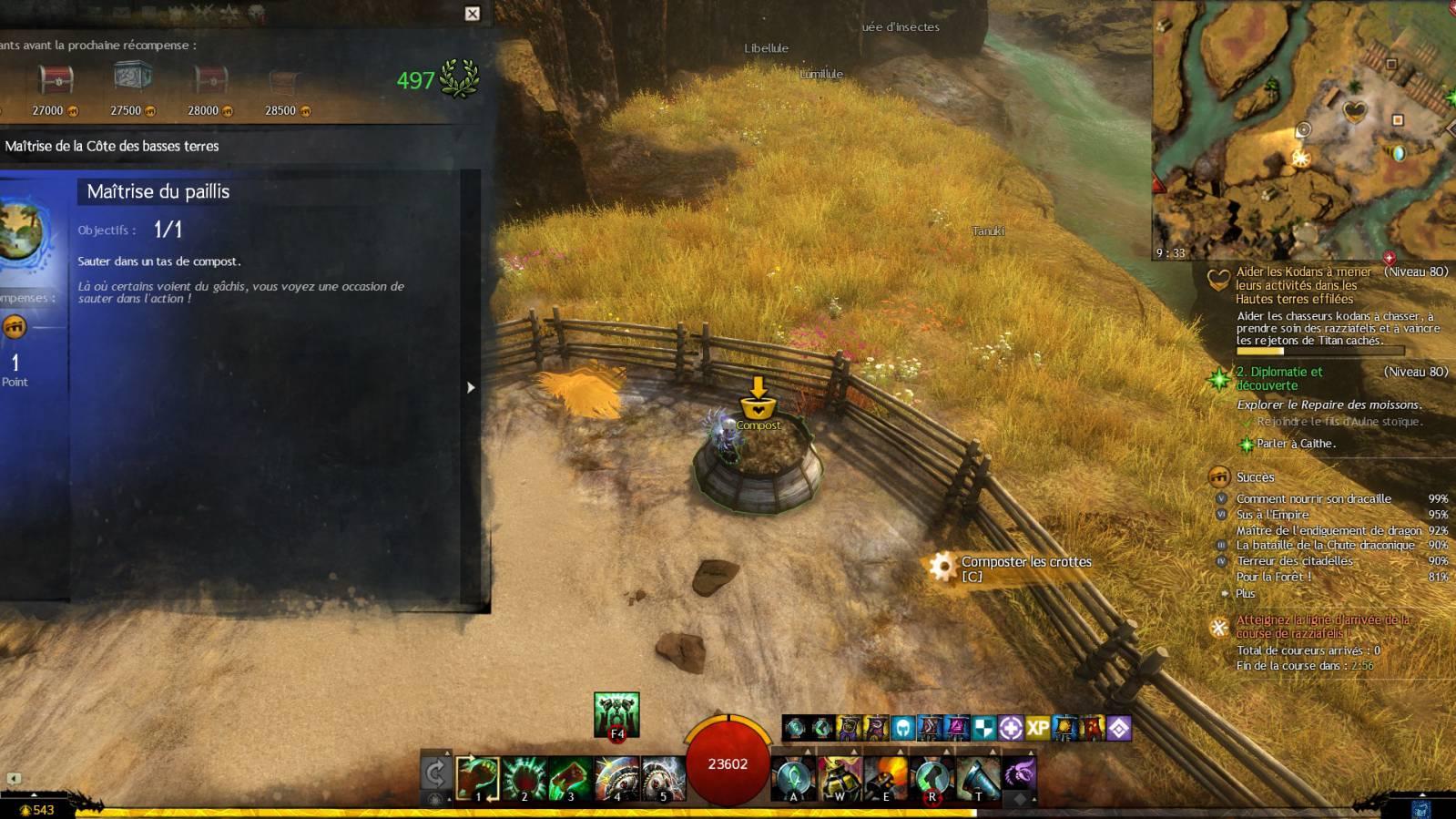Close the achievements panel with the X
Image resolution: width=1456 pixels, height=819 pixels.
click(472, 14)
